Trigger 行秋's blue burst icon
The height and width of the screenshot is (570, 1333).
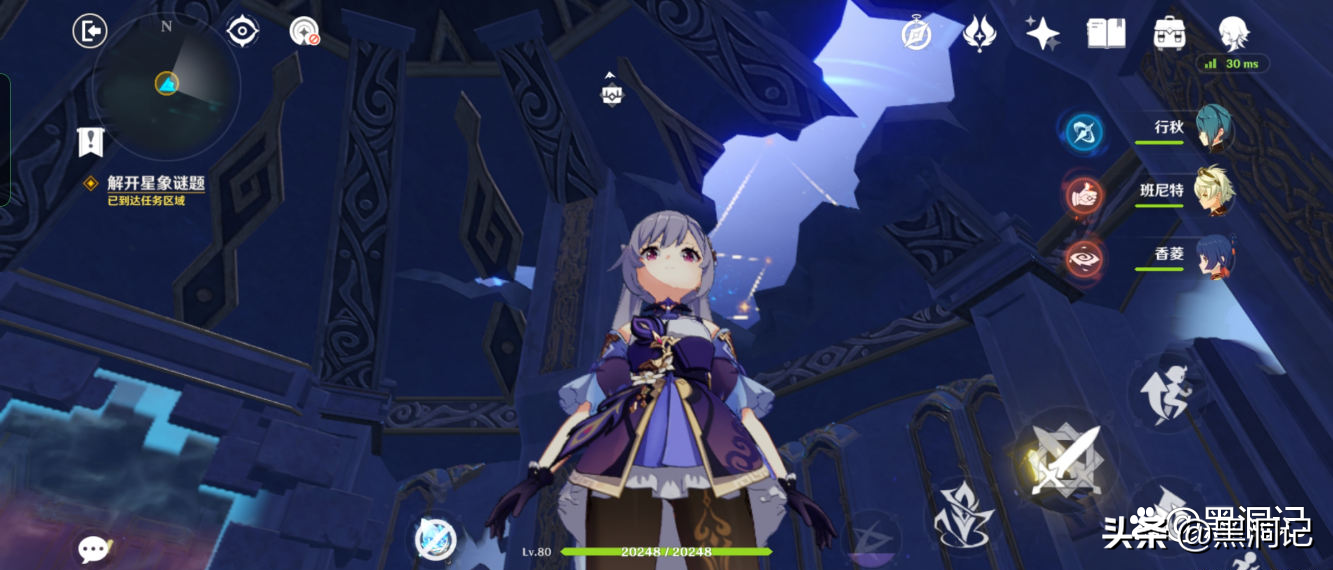click(x=1082, y=131)
